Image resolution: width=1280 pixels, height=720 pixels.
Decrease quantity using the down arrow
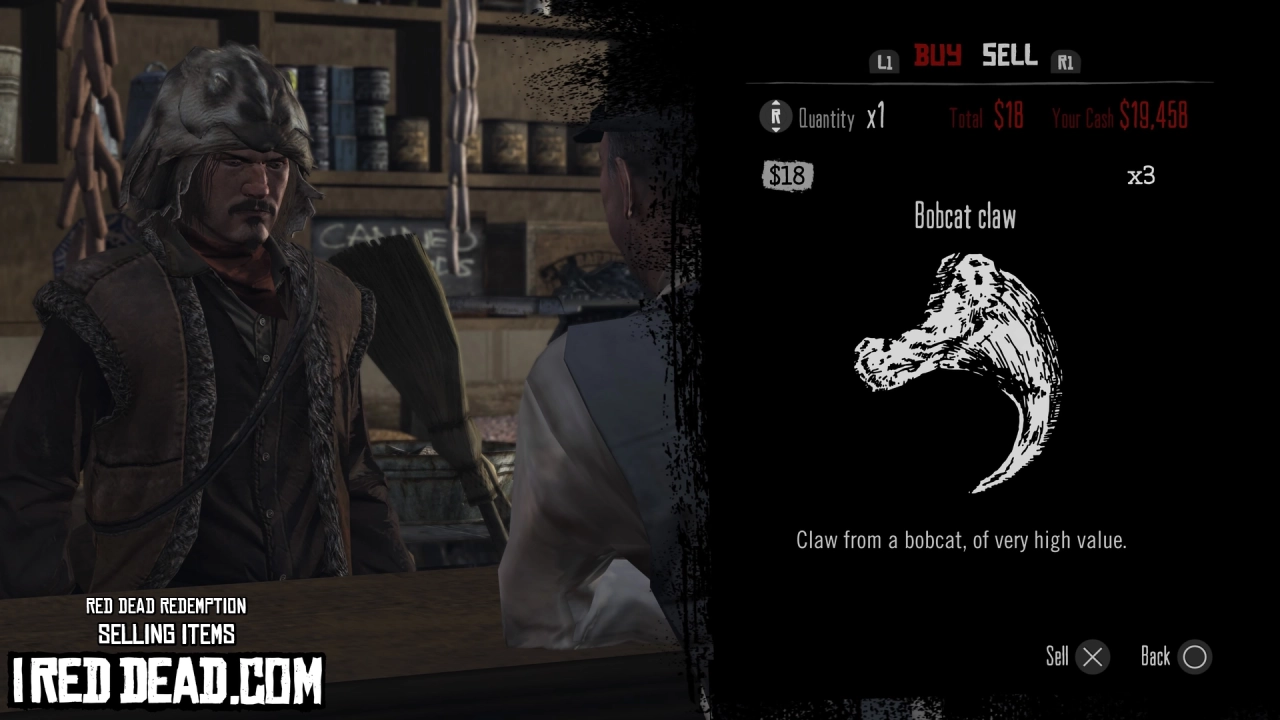[x=775, y=130]
